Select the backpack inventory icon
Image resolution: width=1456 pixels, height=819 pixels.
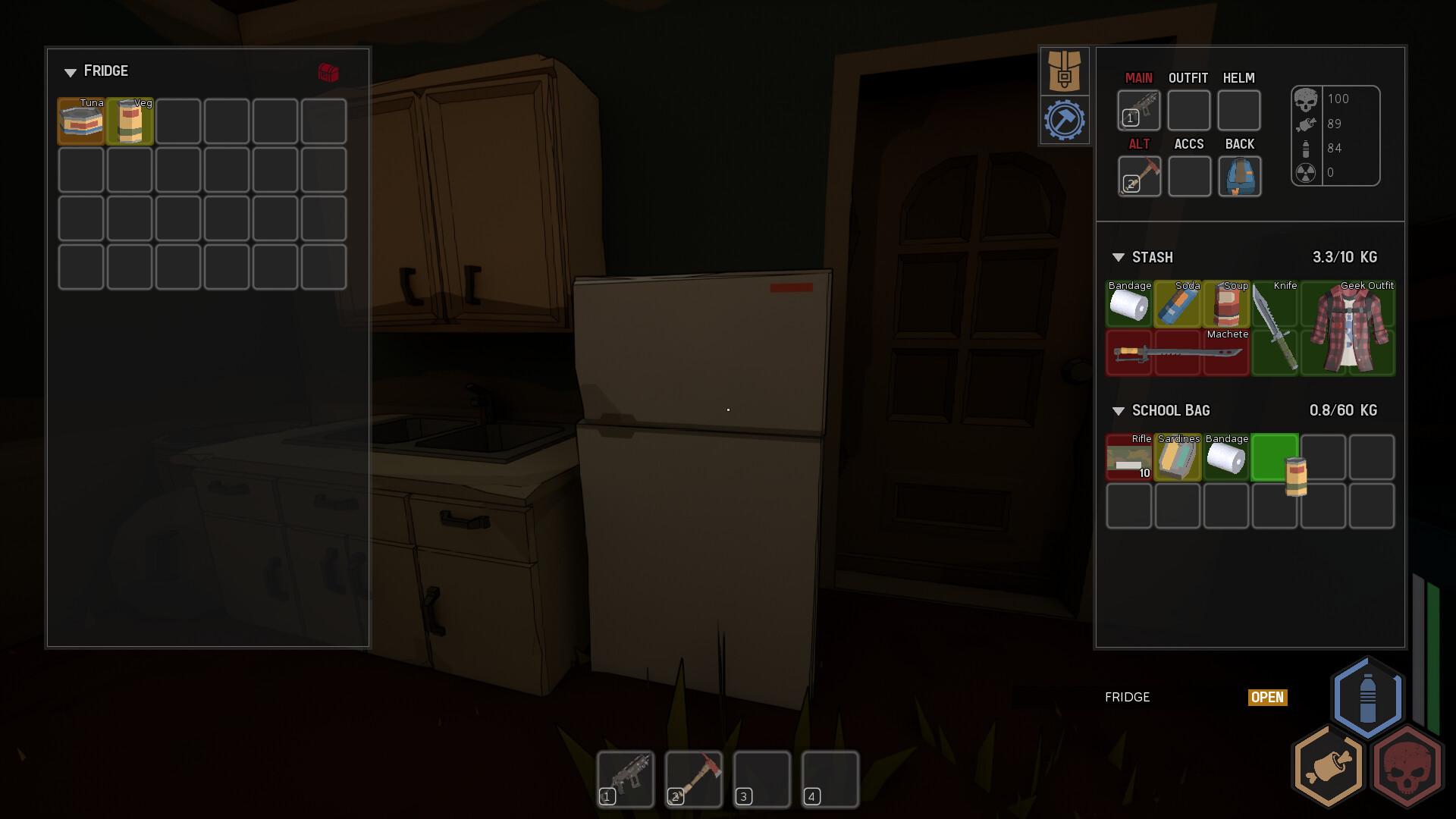1065,71
